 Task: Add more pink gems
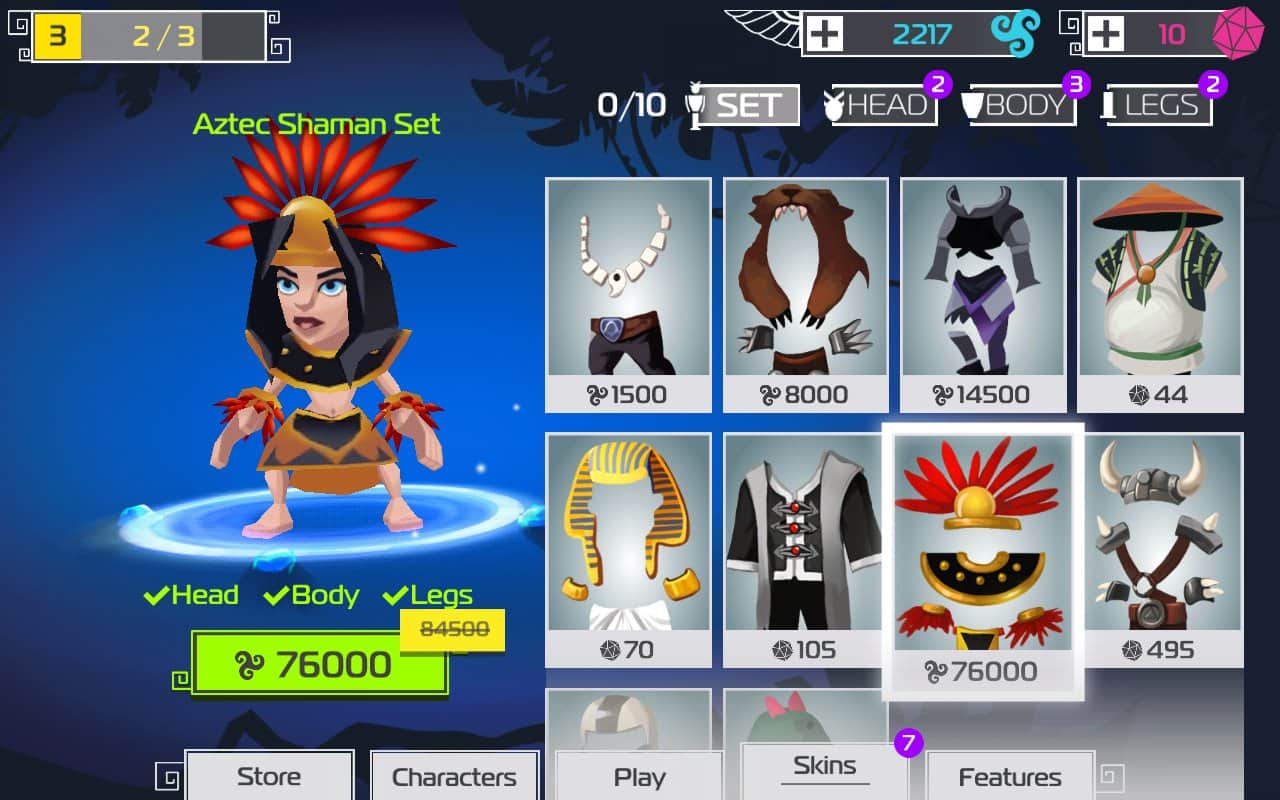(x=1105, y=35)
